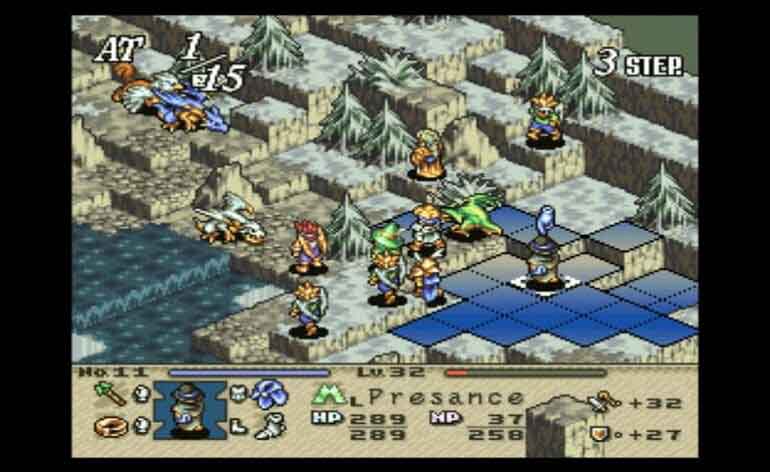Select Presance's portrait in the status panel
The width and height of the screenshot is (770, 472).
(190, 407)
